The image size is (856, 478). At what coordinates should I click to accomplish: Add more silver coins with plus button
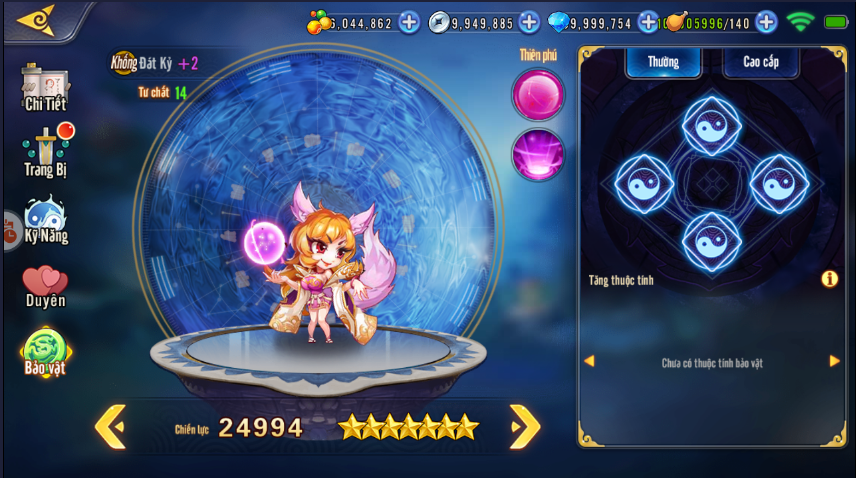point(529,22)
